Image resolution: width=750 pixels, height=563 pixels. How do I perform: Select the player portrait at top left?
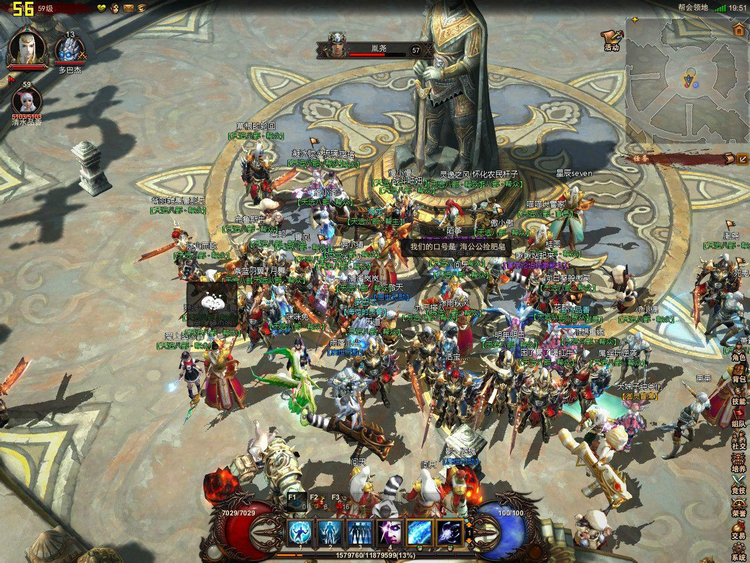pos(27,48)
